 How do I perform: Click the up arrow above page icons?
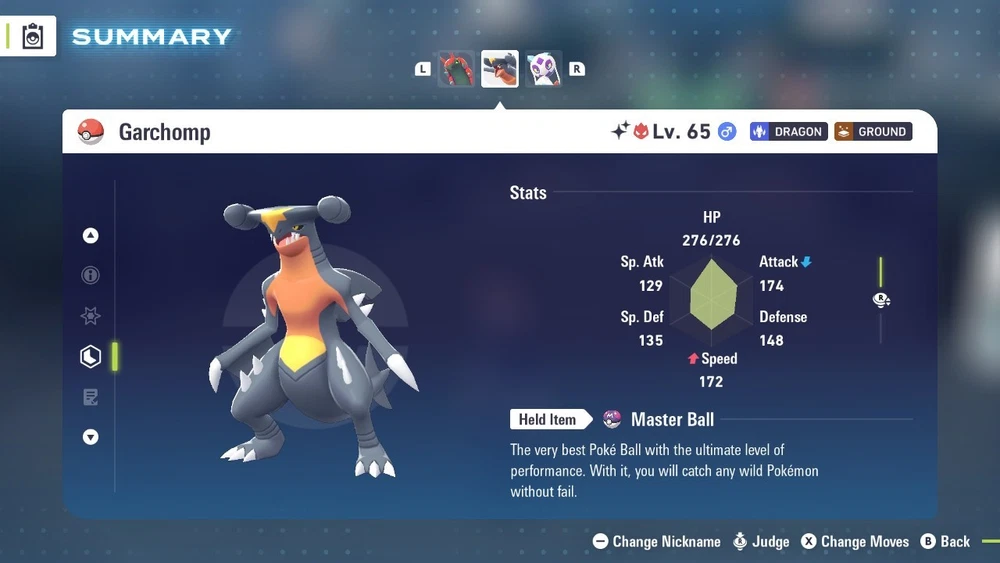91,236
